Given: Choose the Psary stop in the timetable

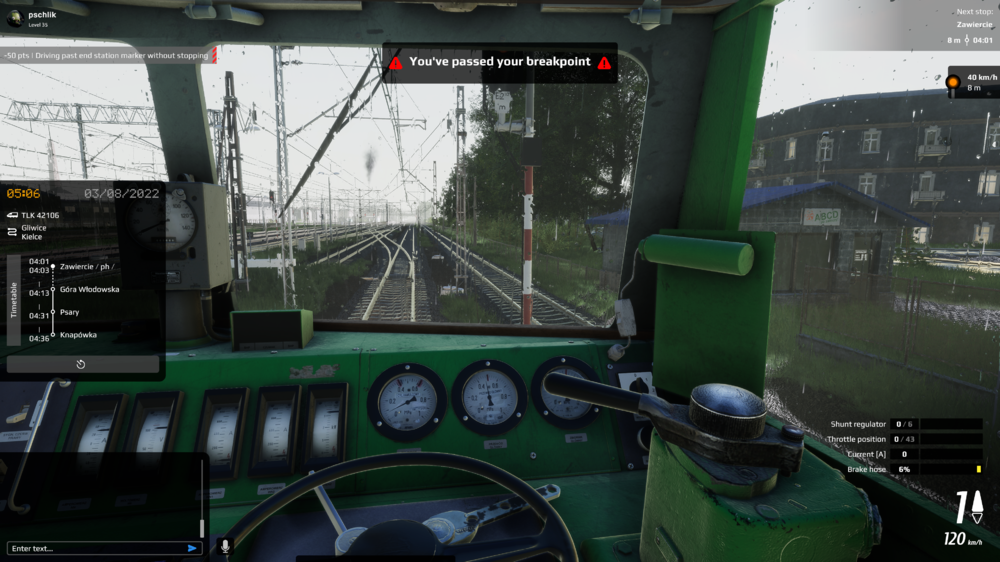Looking at the screenshot, I should 70,312.
